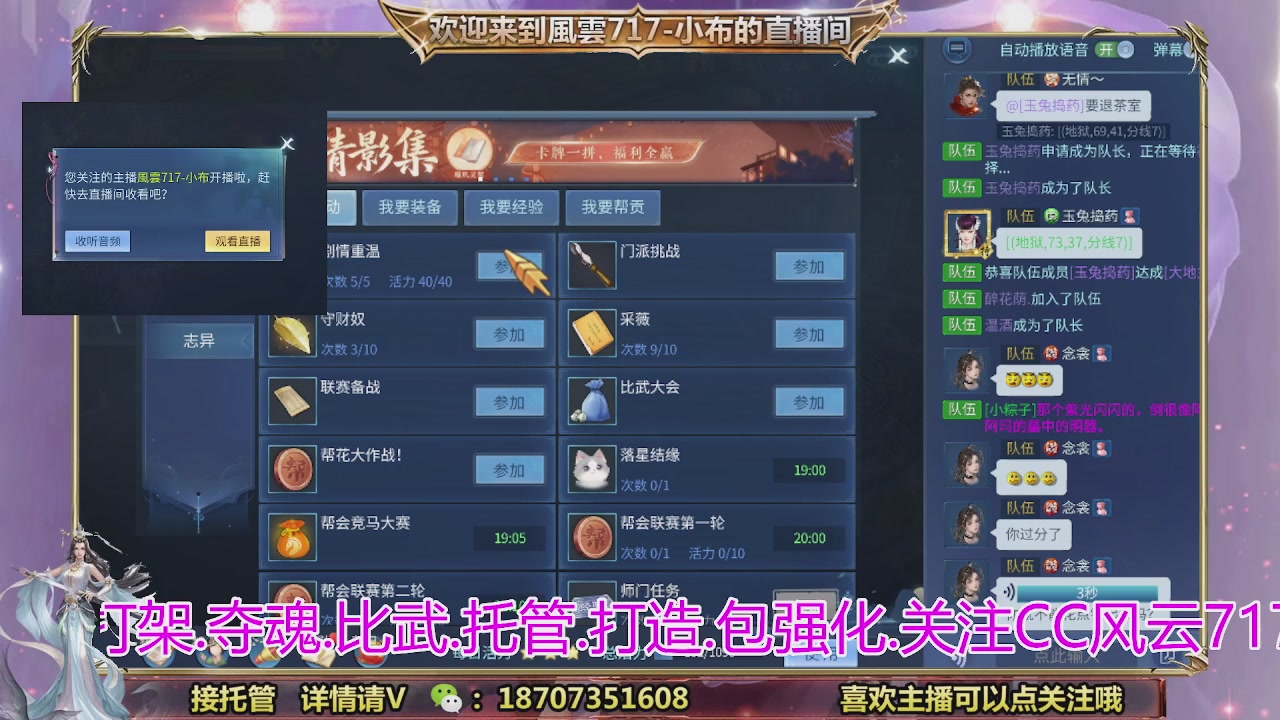Click the 帮会联赛第一轮 guild coin icon
This screenshot has width=1280, height=720.
[x=592, y=535]
